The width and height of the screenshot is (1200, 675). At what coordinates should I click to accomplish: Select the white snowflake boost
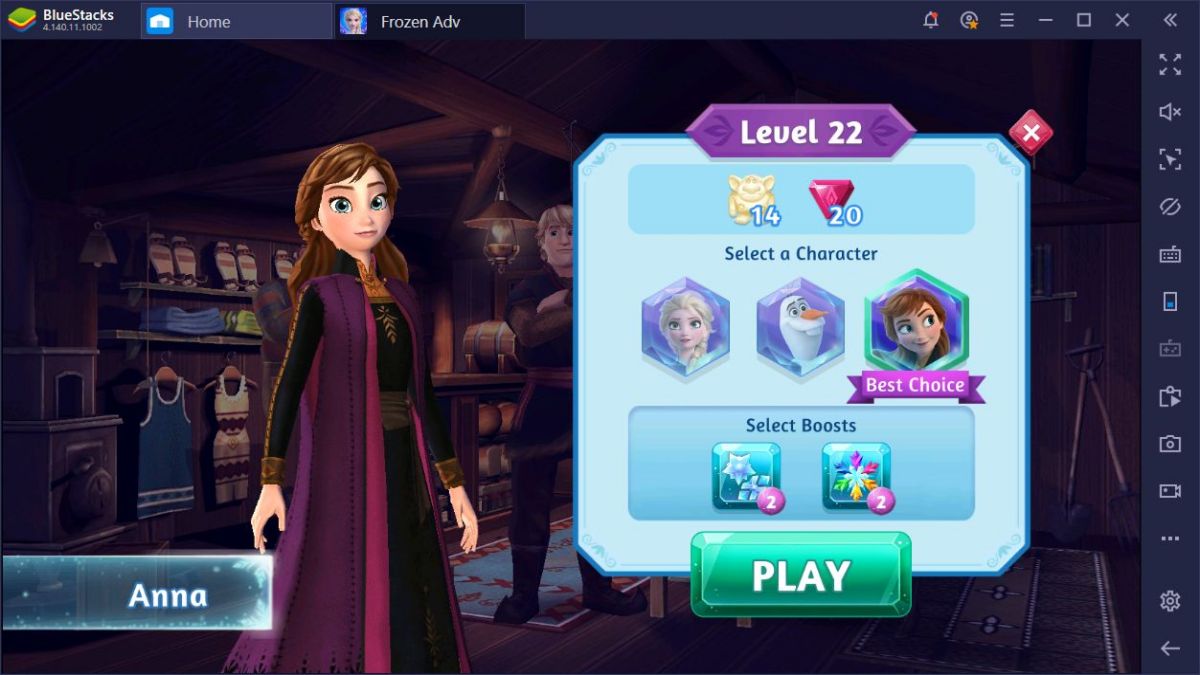(746, 476)
